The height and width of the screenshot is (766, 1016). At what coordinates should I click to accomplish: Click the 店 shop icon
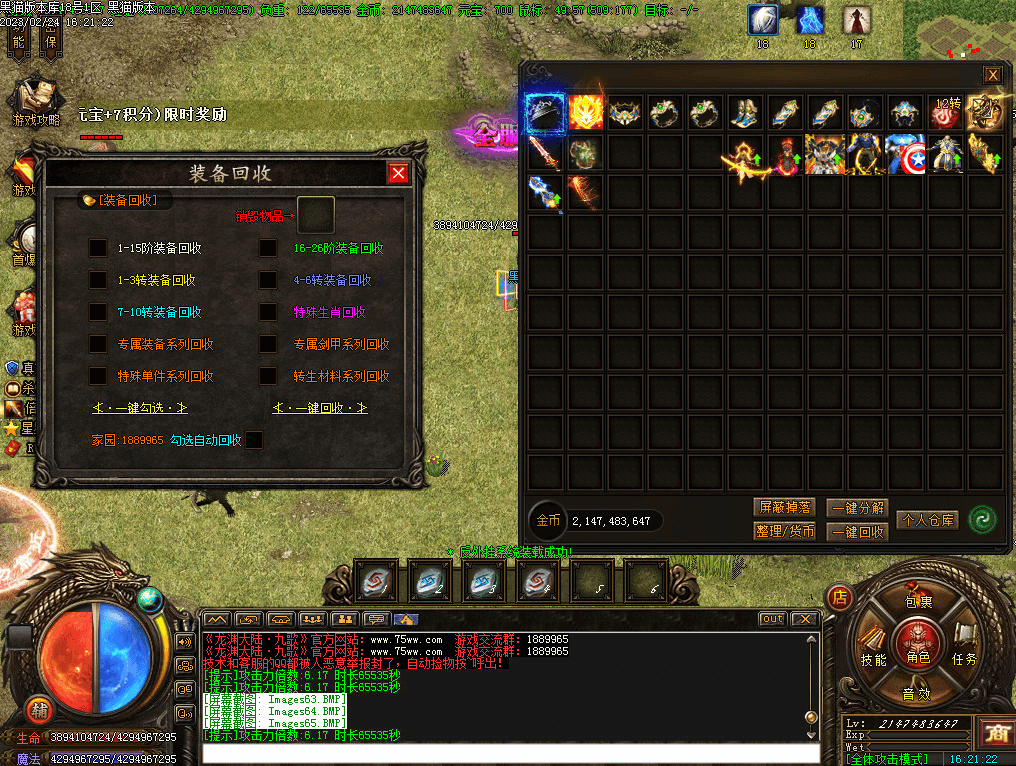tap(841, 599)
